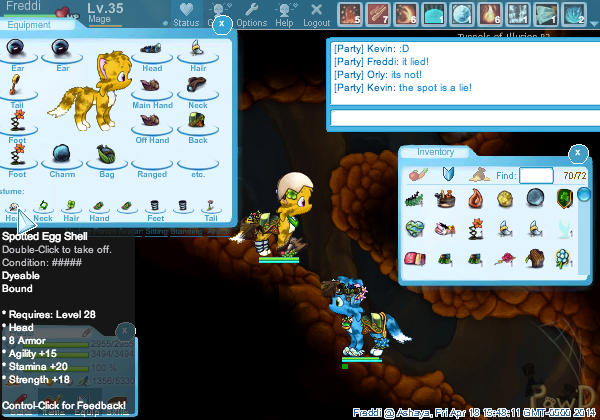Click the costume Tail slot

pos(211,205)
